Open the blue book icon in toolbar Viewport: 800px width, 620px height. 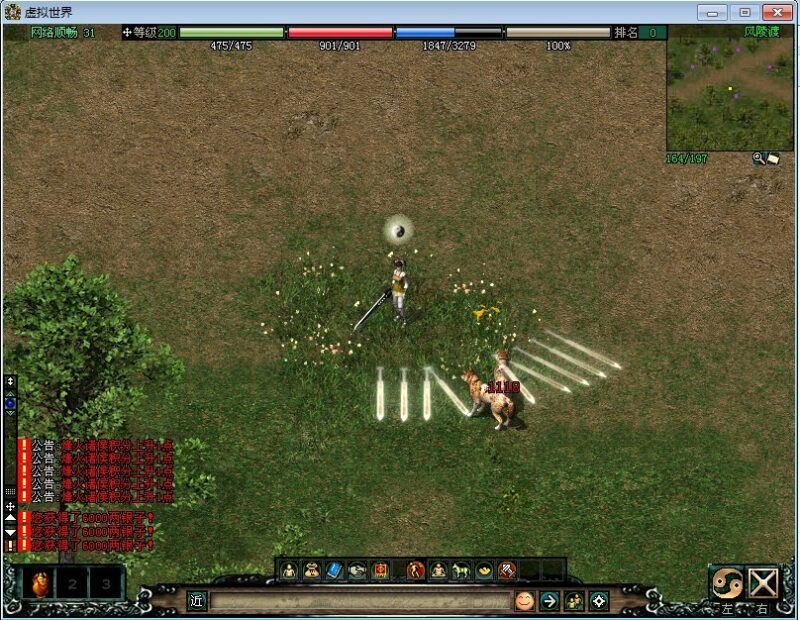coord(335,571)
